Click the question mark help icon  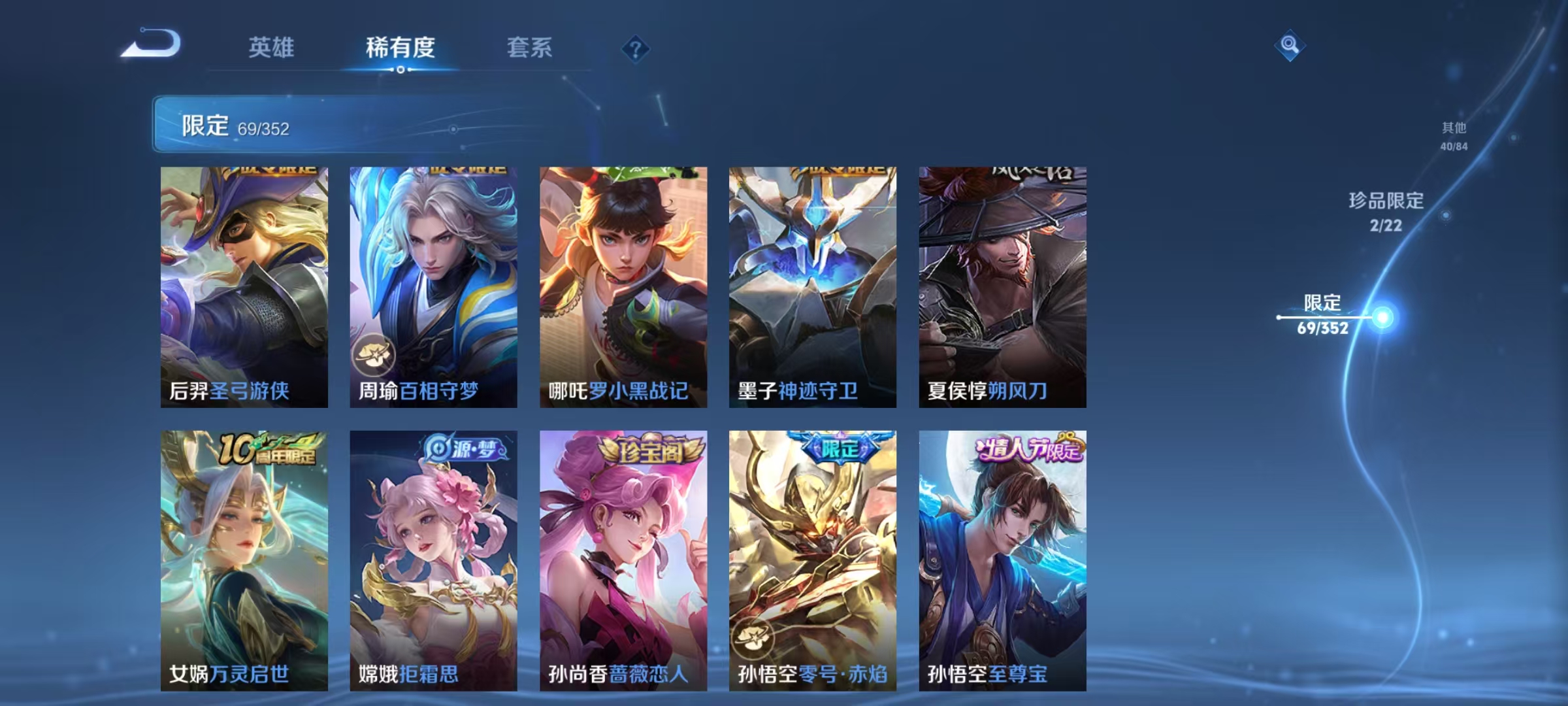636,49
